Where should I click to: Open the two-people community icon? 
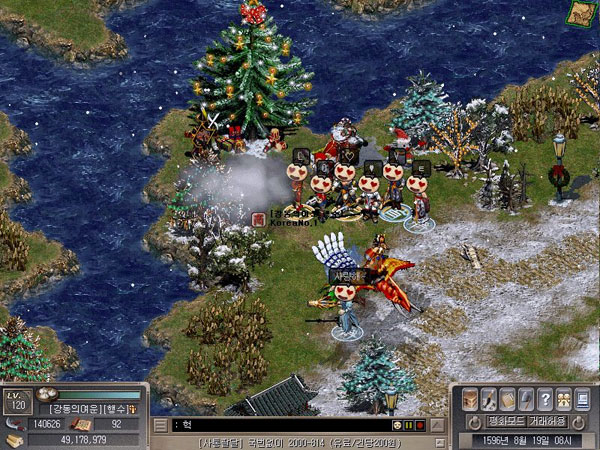coord(564,398)
